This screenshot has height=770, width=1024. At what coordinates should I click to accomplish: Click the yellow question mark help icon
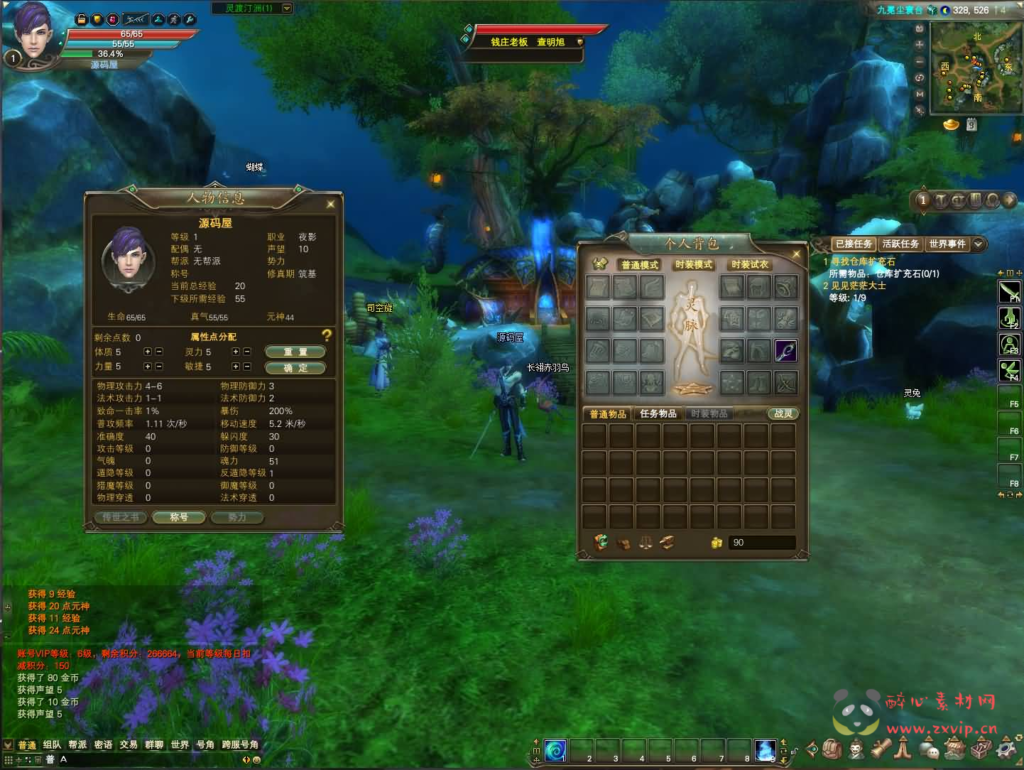tap(326, 336)
